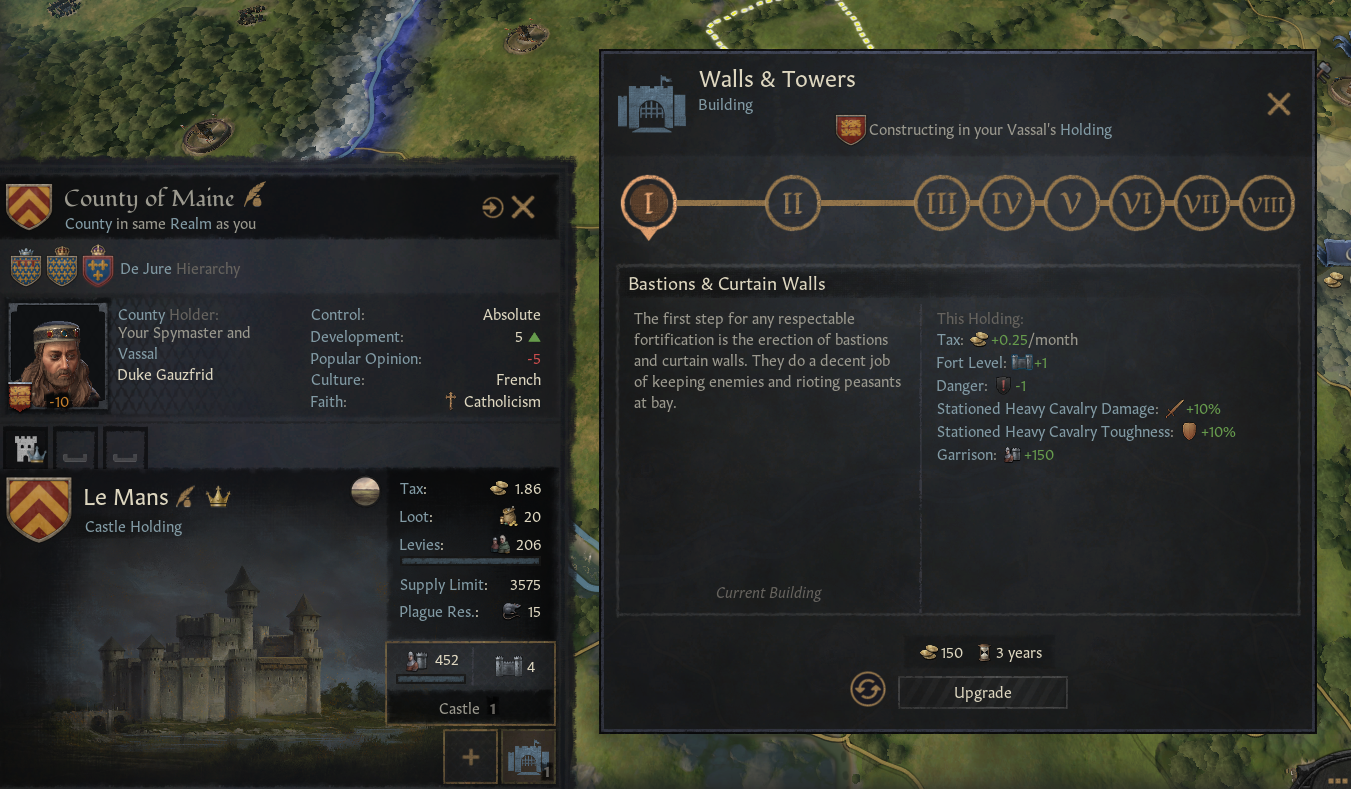Click the cycle icon left of the Upgrade button
This screenshot has height=789, width=1351.
(867, 690)
